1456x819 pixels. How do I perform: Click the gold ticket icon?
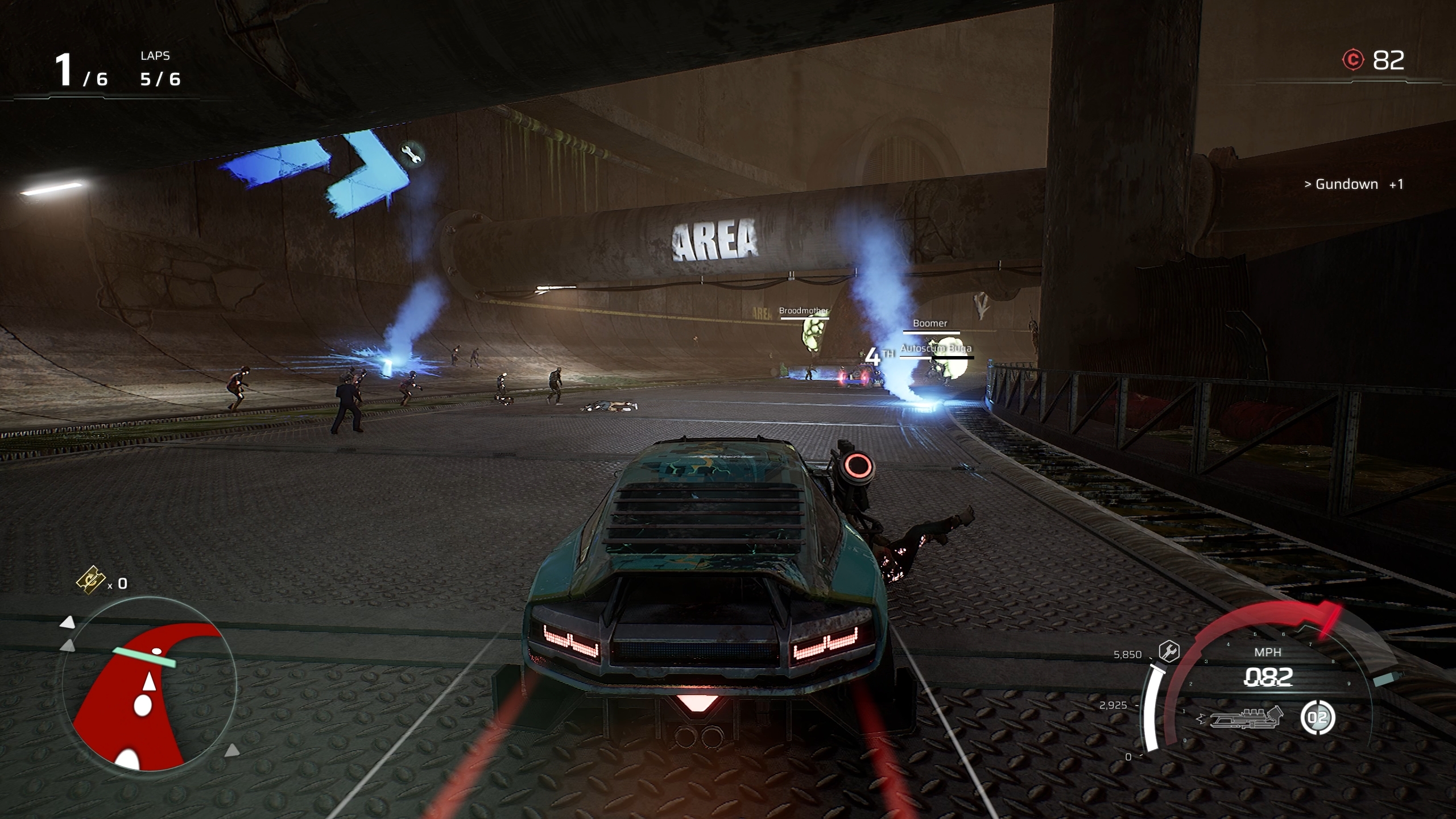(91, 580)
